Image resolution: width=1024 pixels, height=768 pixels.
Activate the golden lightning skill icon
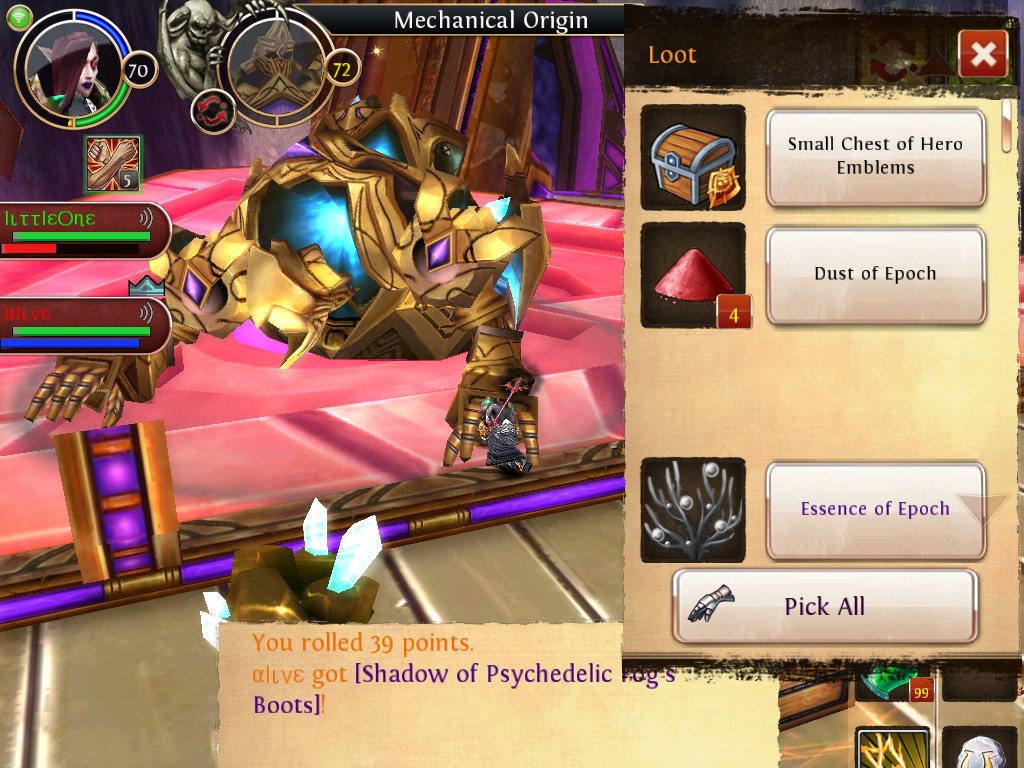892,750
